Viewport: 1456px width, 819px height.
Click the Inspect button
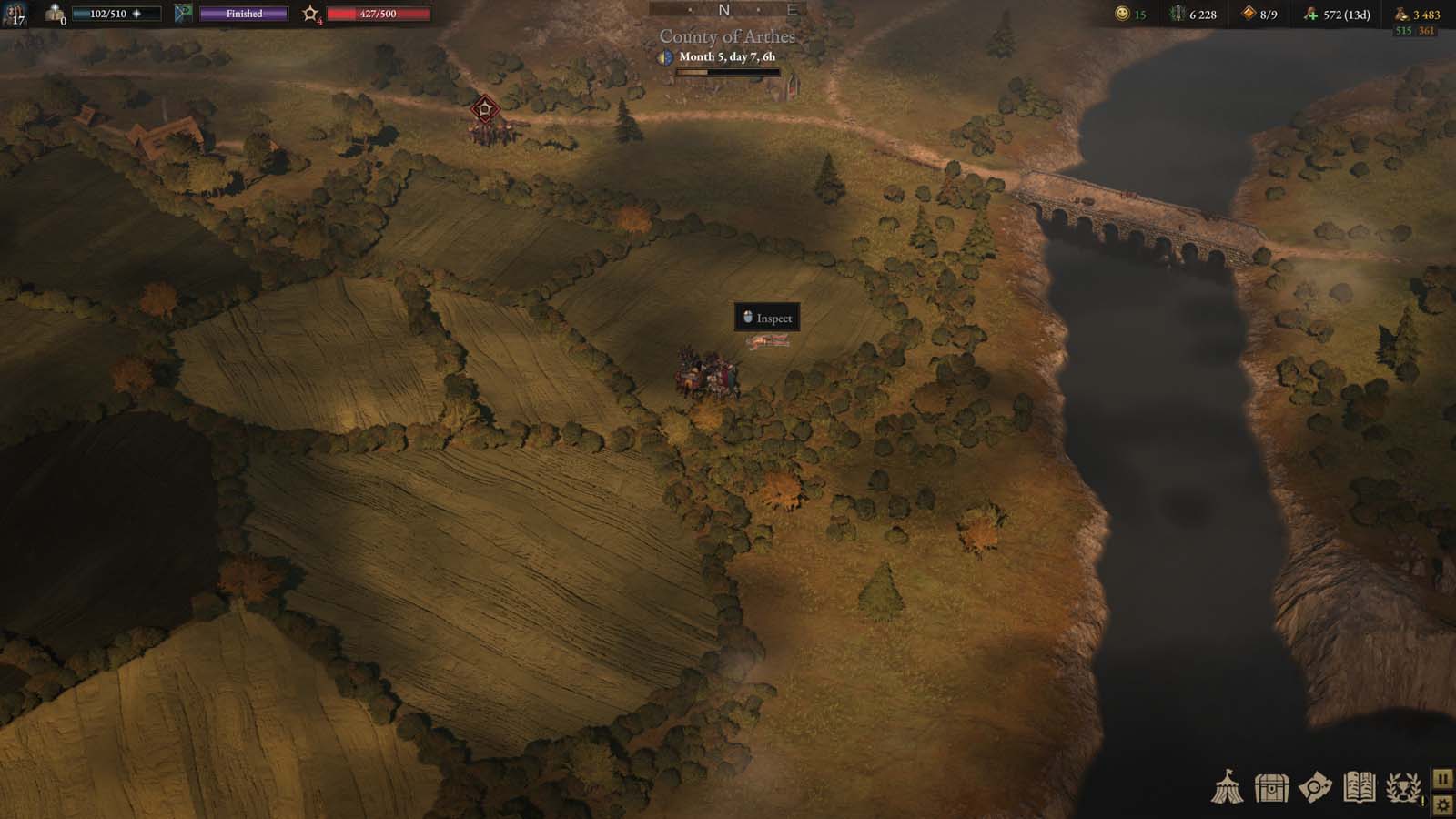pyautogui.click(x=767, y=318)
